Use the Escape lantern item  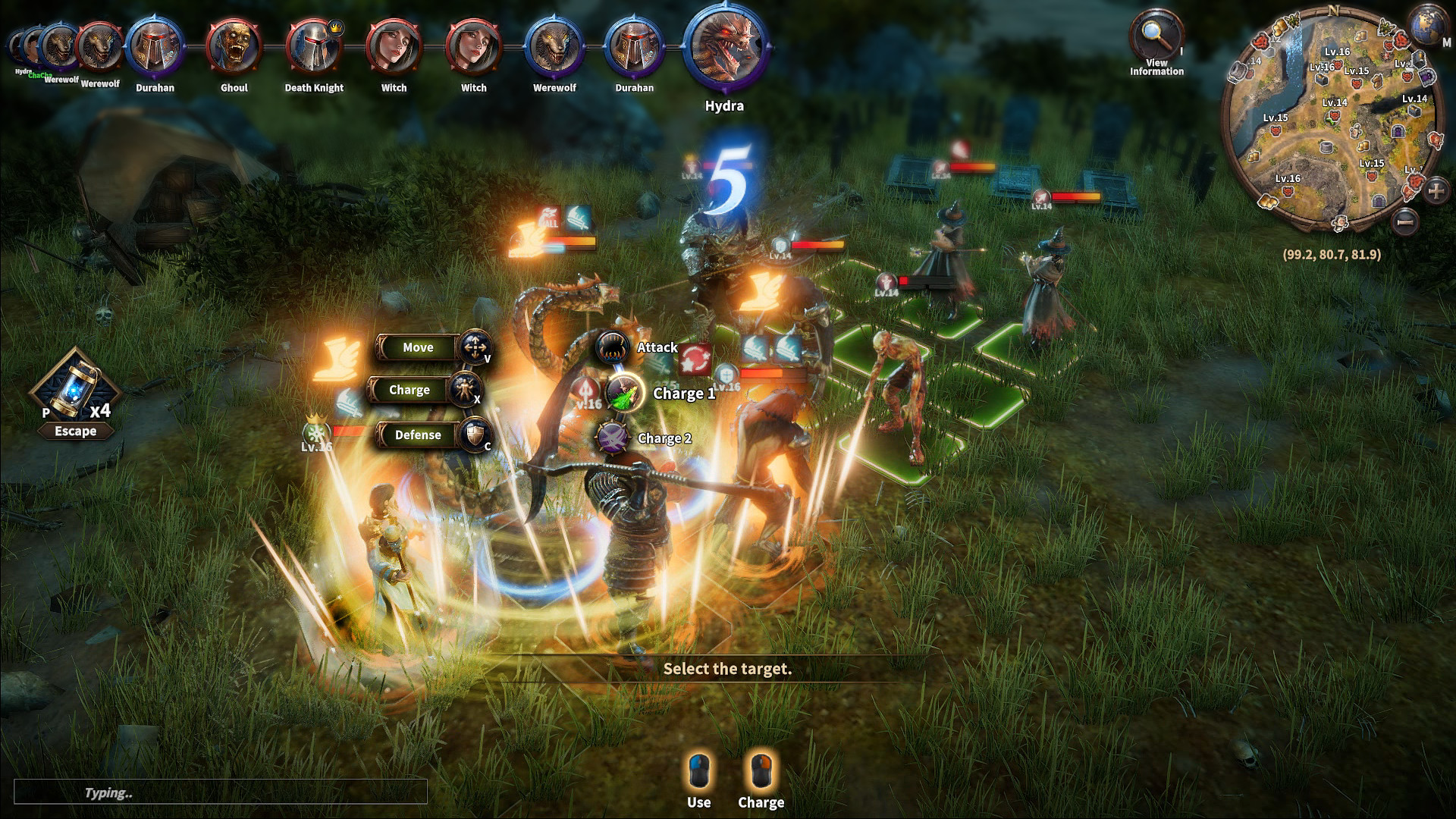pyautogui.click(x=75, y=388)
